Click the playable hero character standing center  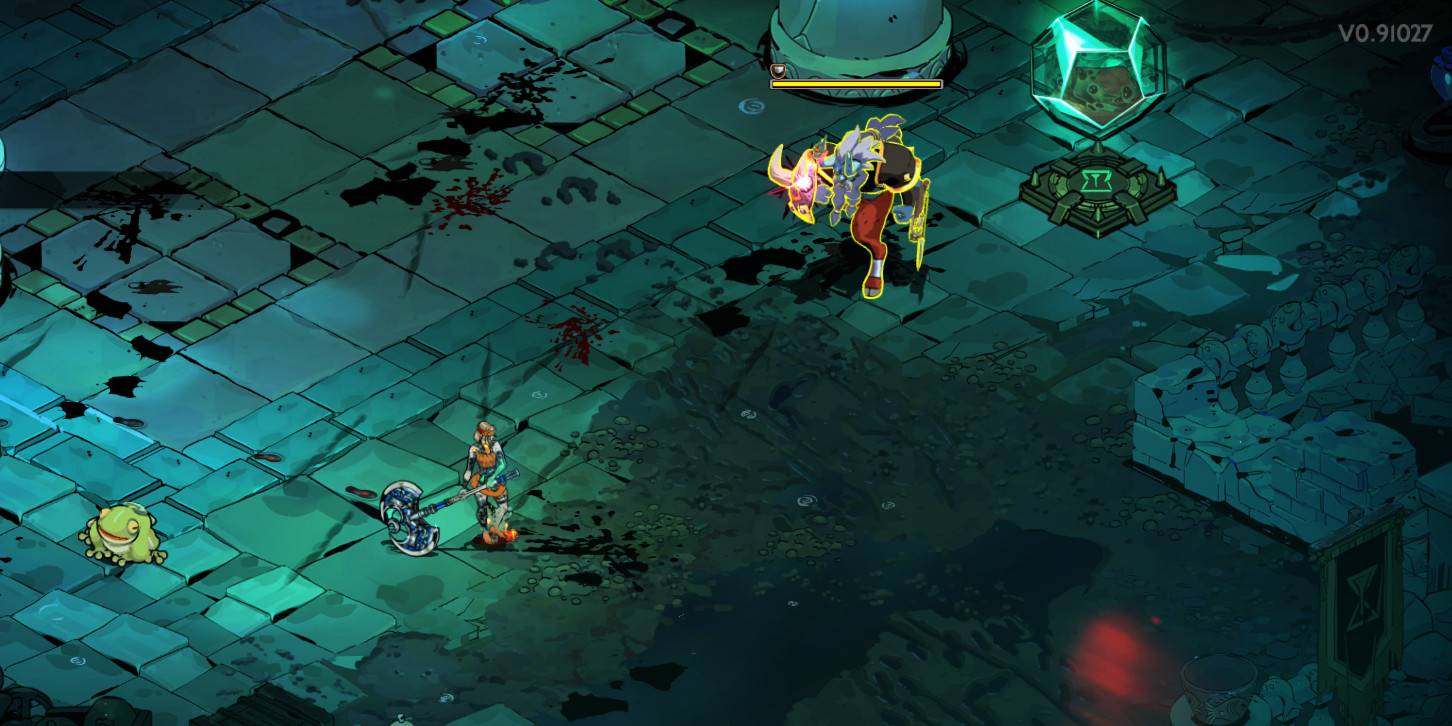487,470
